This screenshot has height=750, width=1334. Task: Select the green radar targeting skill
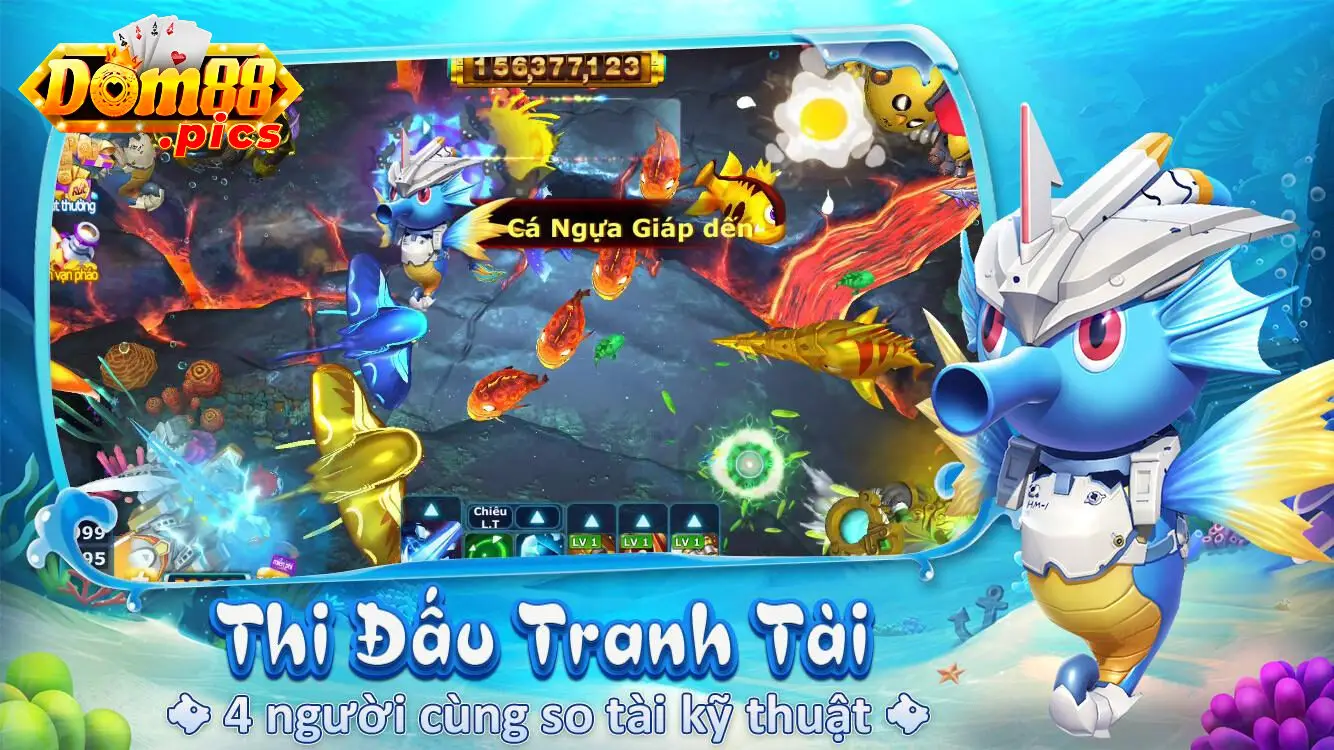click(x=487, y=545)
